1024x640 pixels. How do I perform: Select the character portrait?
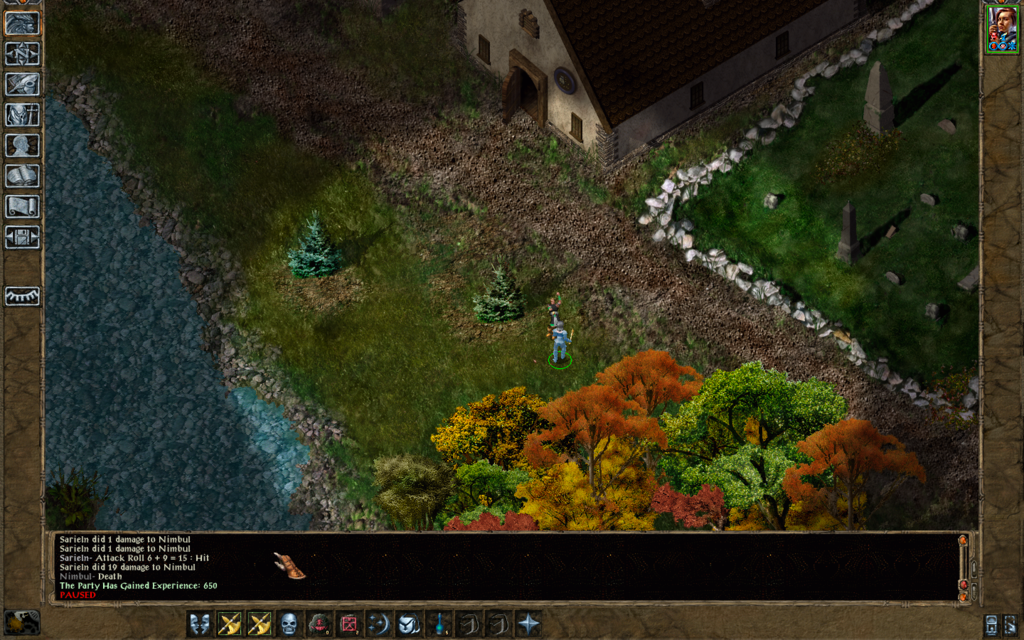[x=1001, y=28]
